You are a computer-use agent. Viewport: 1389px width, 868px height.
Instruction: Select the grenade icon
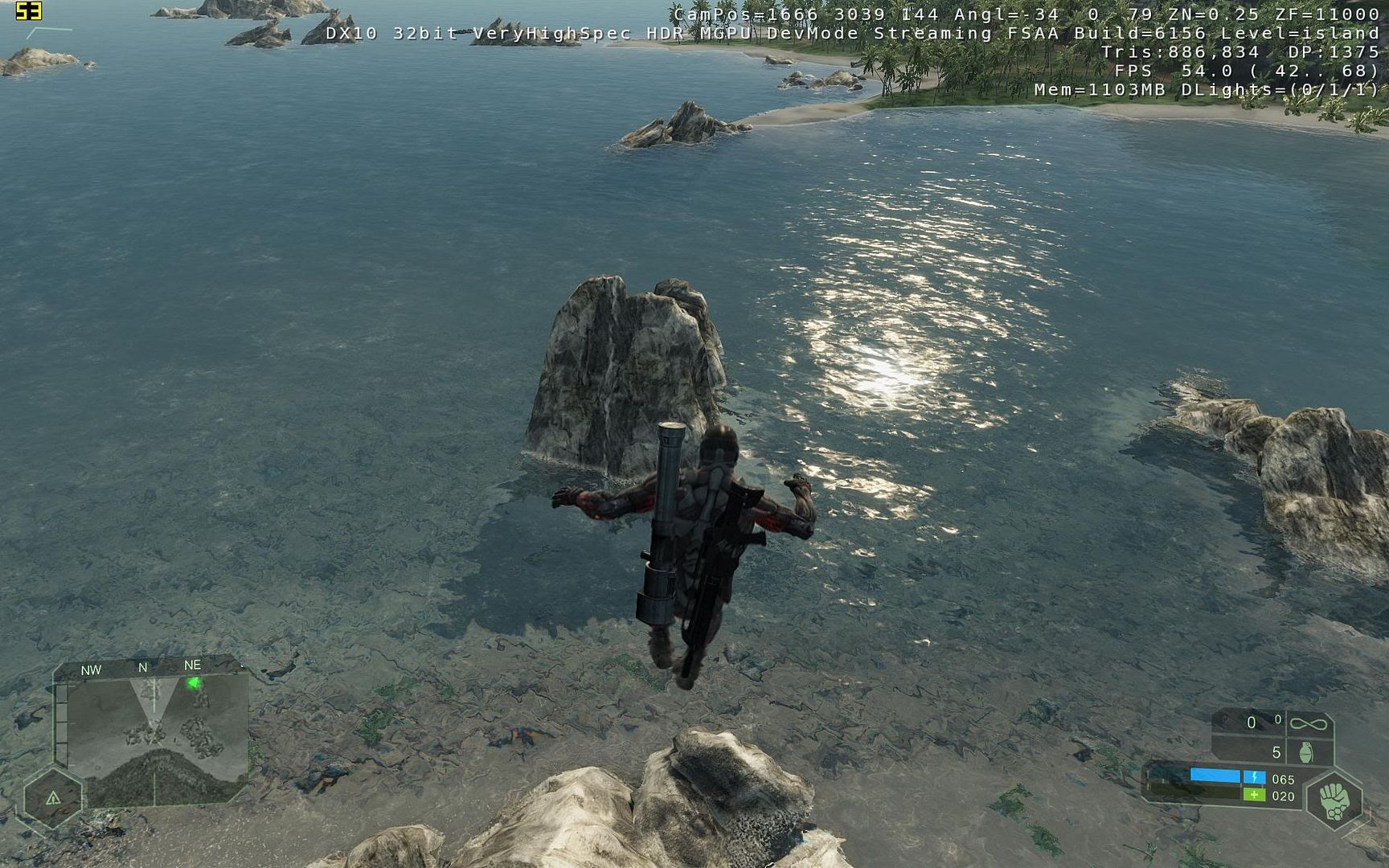tap(1306, 753)
